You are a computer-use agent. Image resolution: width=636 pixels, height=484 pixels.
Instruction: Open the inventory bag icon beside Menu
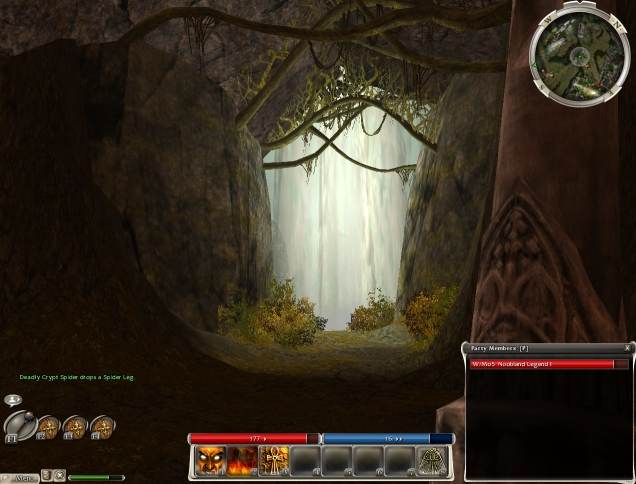47,476
